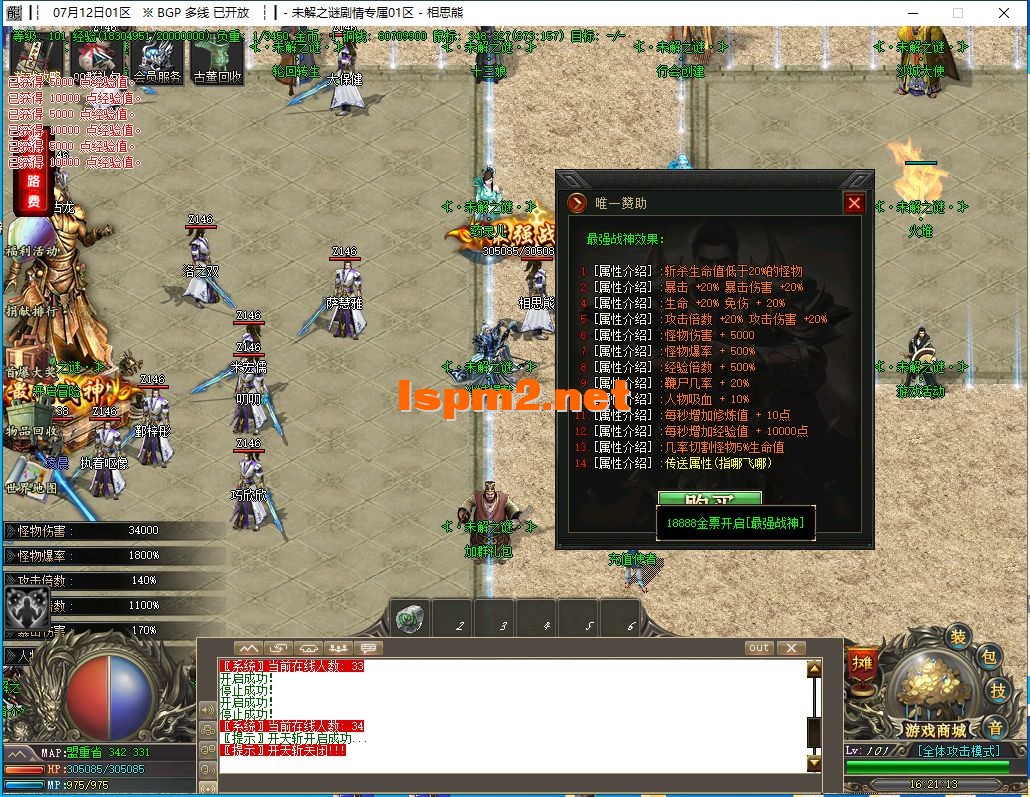Open the 技 skills panel
Viewport: 1030px width, 797px height.
pos(997,690)
